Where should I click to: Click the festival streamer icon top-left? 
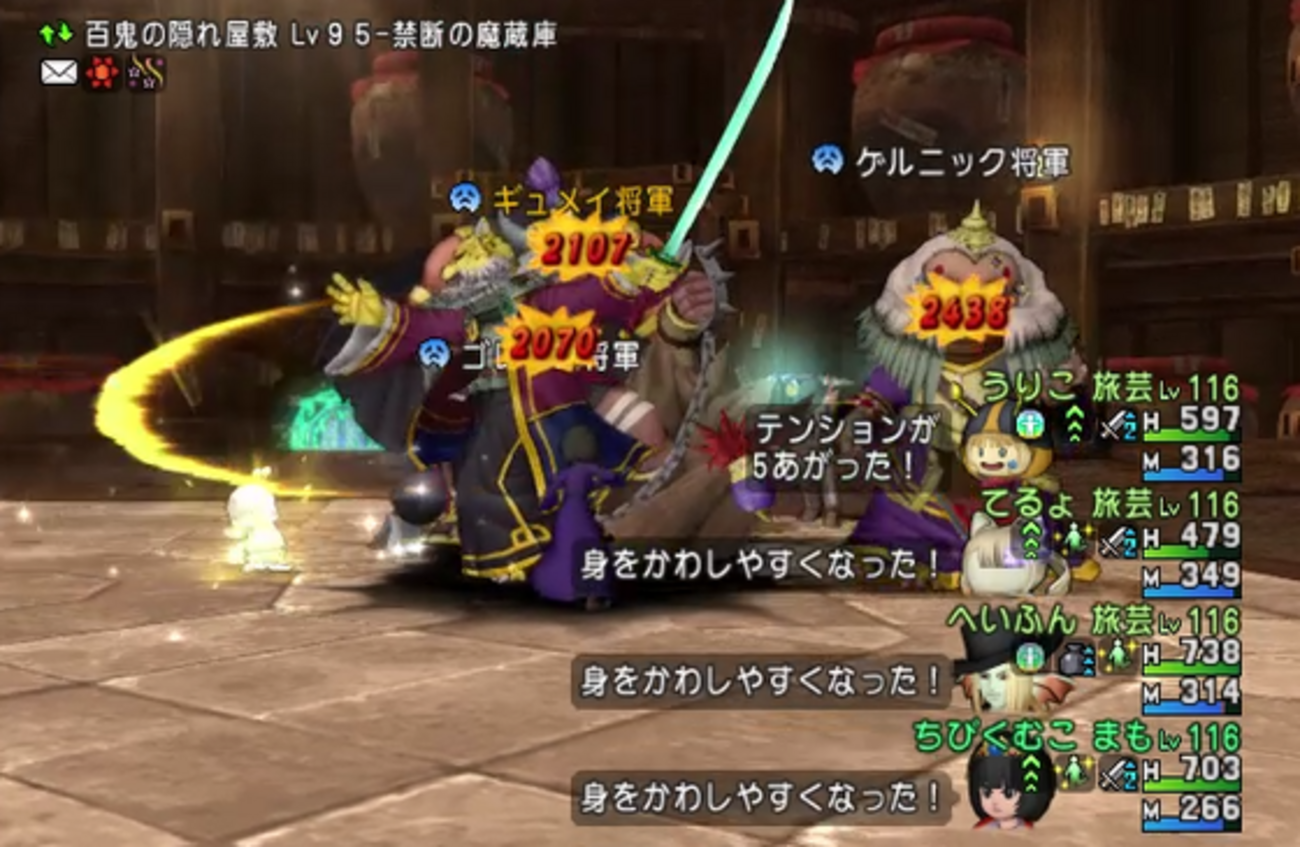pyautogui.click(x=145, y=71)
